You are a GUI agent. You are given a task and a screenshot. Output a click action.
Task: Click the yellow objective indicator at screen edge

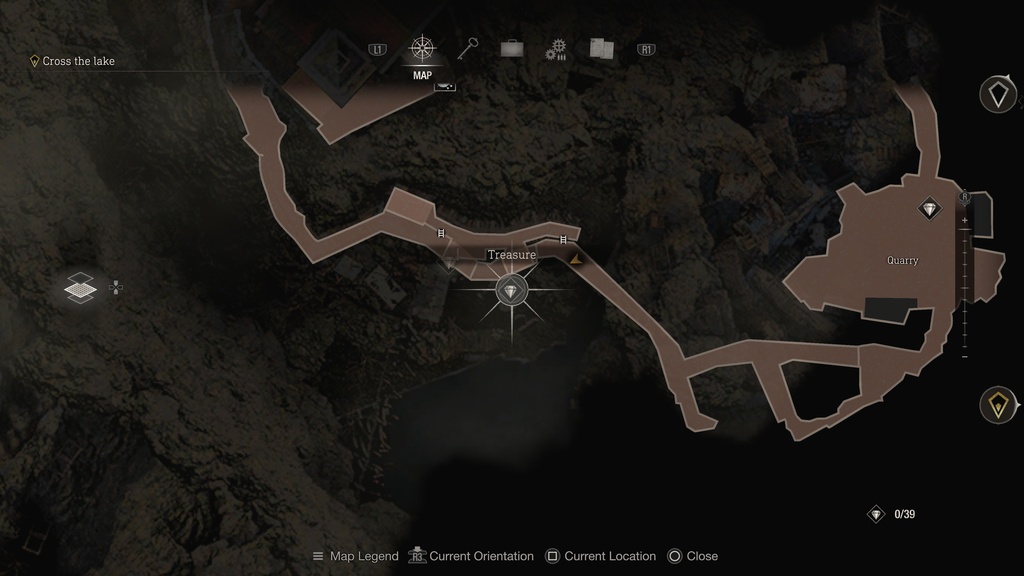[x=996, y=404]
